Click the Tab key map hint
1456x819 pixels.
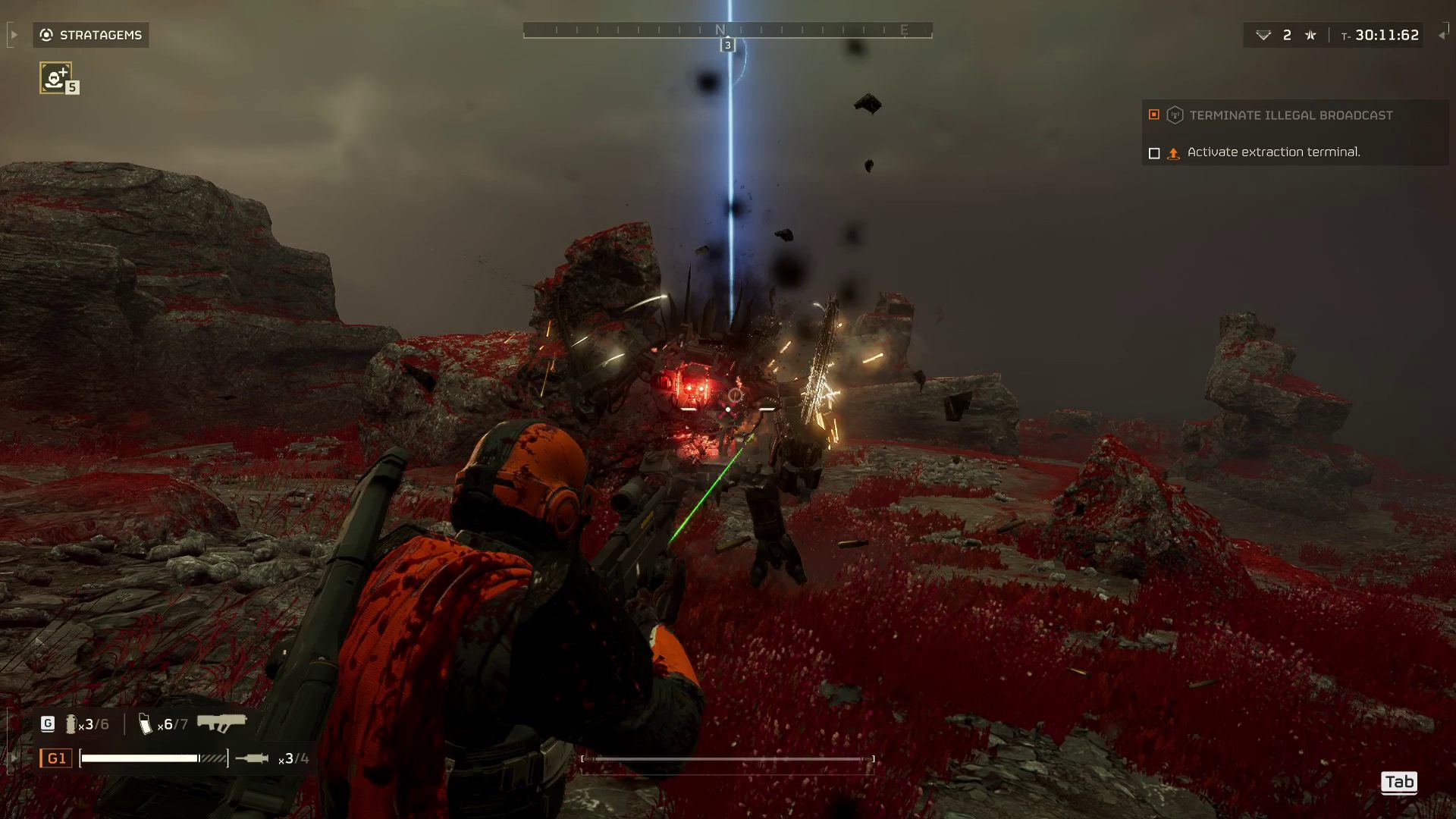pos(1399,783)
